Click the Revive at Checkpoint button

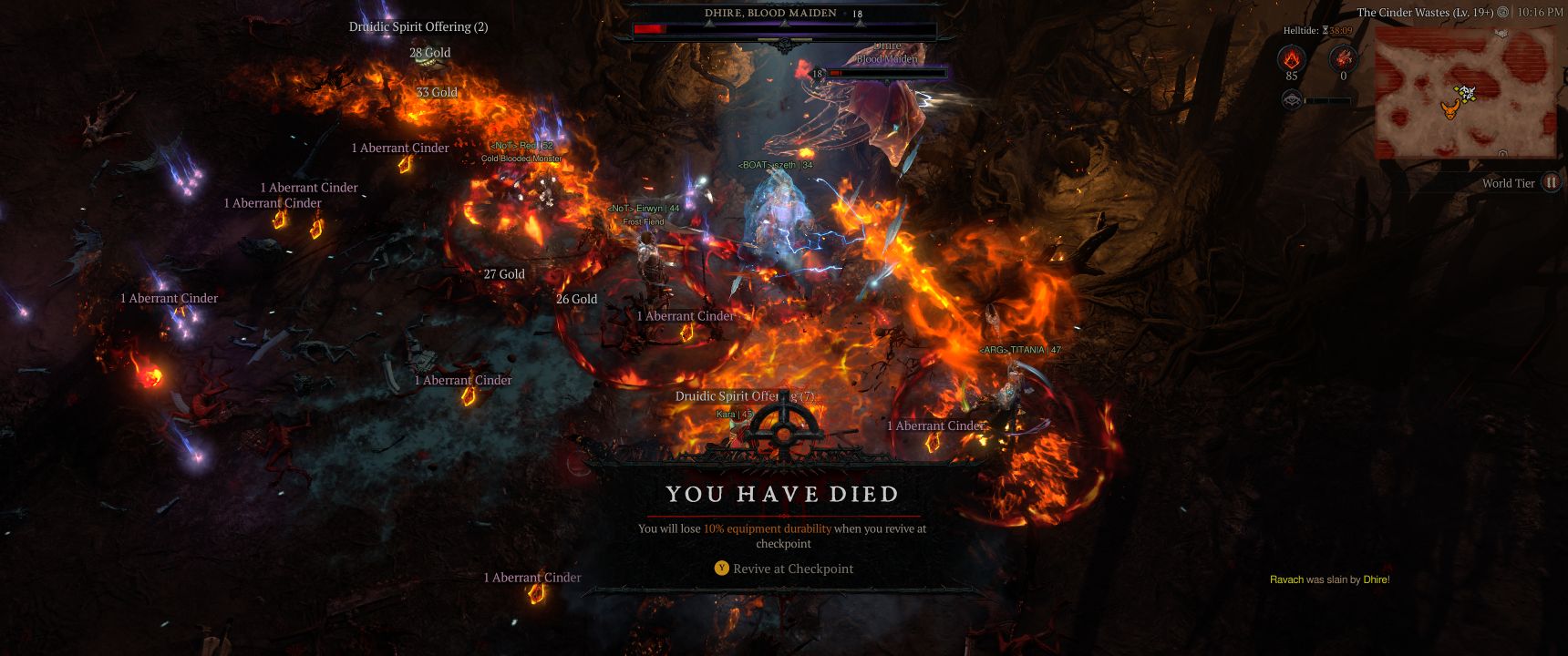[x=784, y=569]
